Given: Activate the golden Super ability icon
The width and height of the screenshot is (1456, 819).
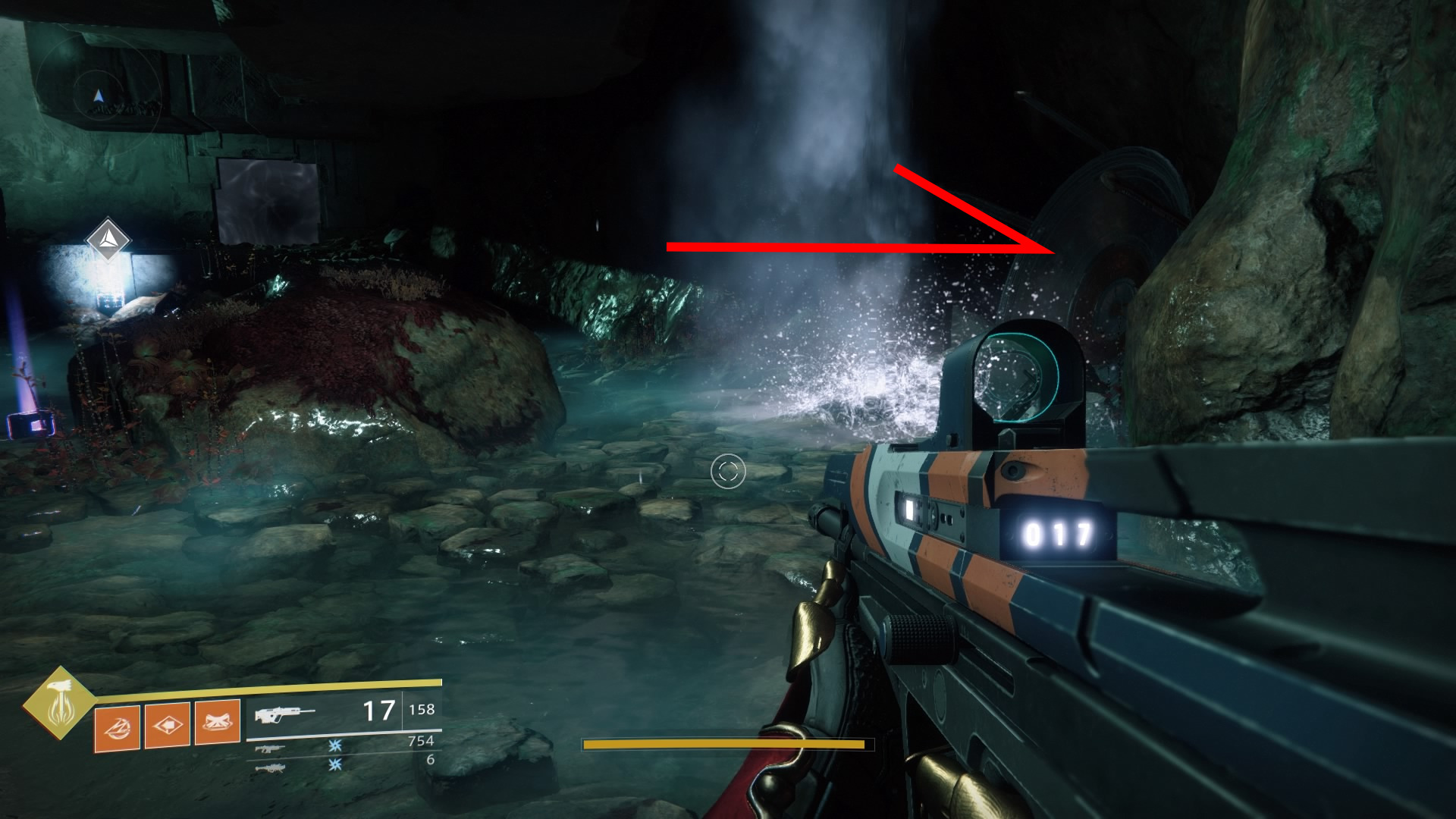Looking at the screenshot, I should coord(58,703).
